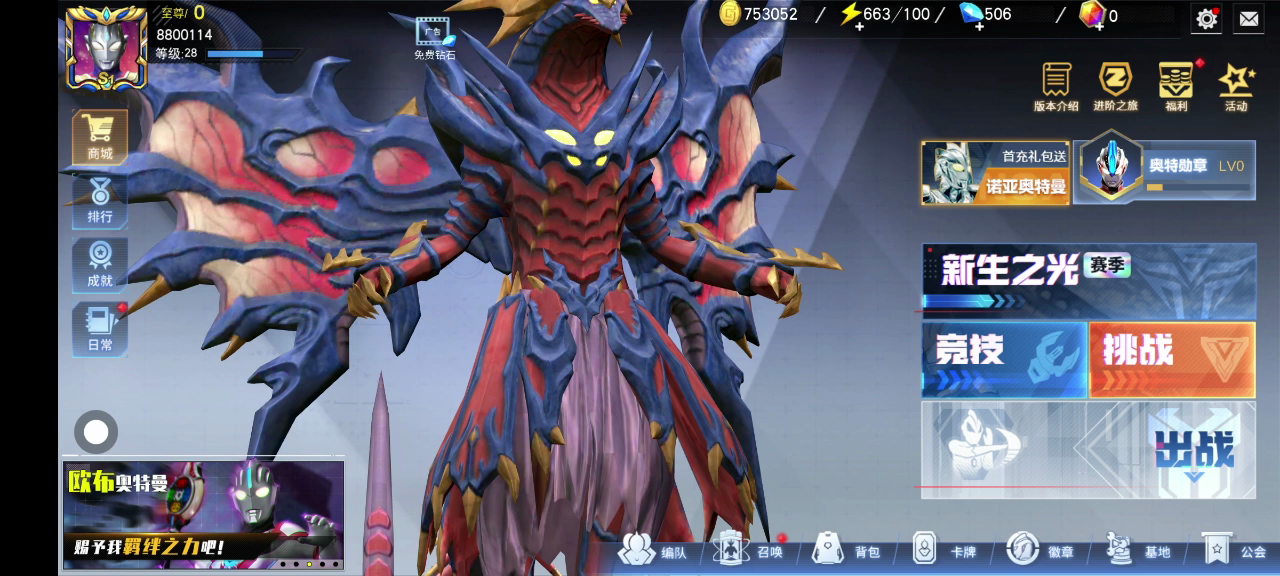The width and height of the screenshot is (1280, 576).
Task: Switch to the 召唤 summon tab
Action: click(752, 551)
